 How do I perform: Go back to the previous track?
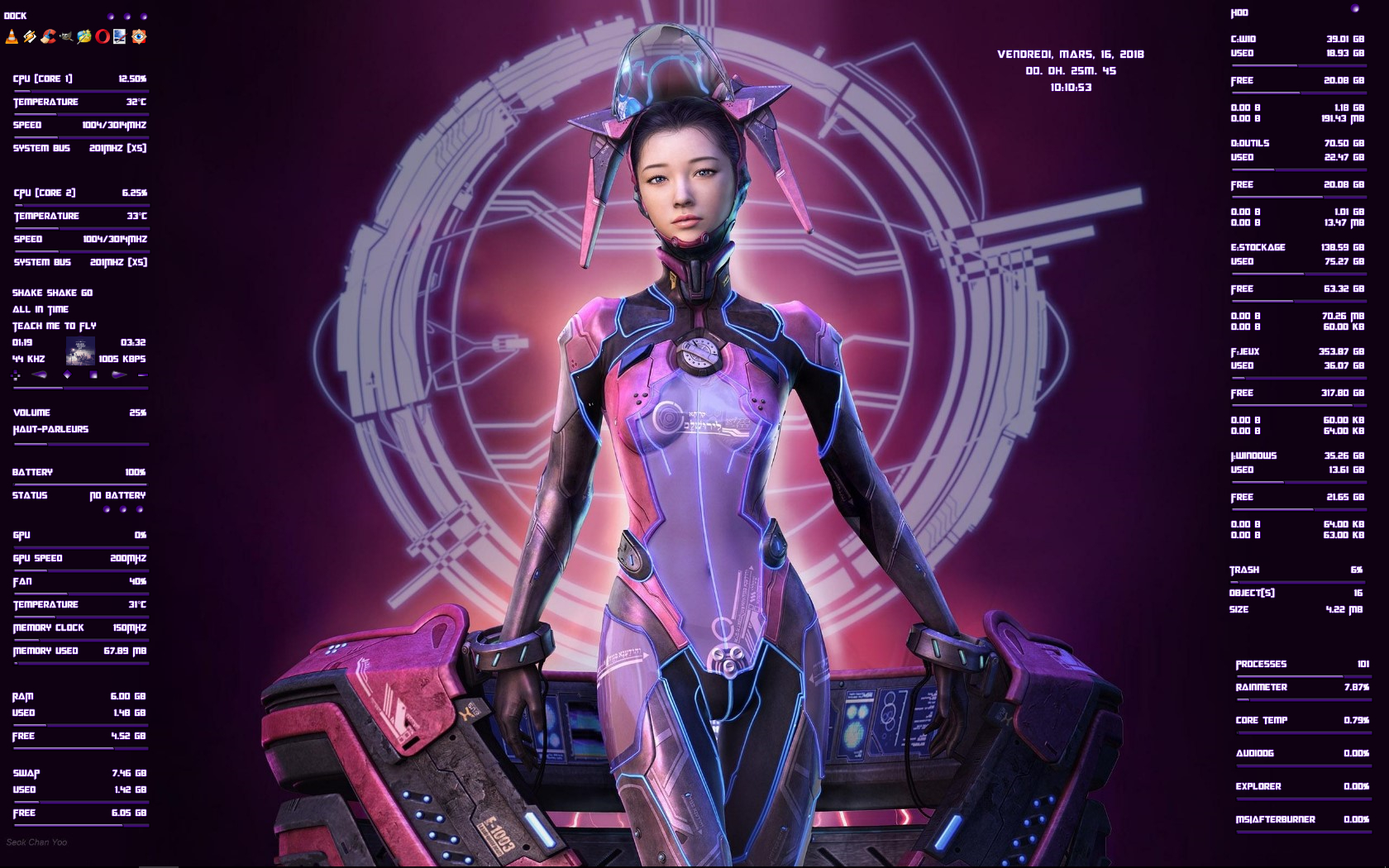click(38, 374)
